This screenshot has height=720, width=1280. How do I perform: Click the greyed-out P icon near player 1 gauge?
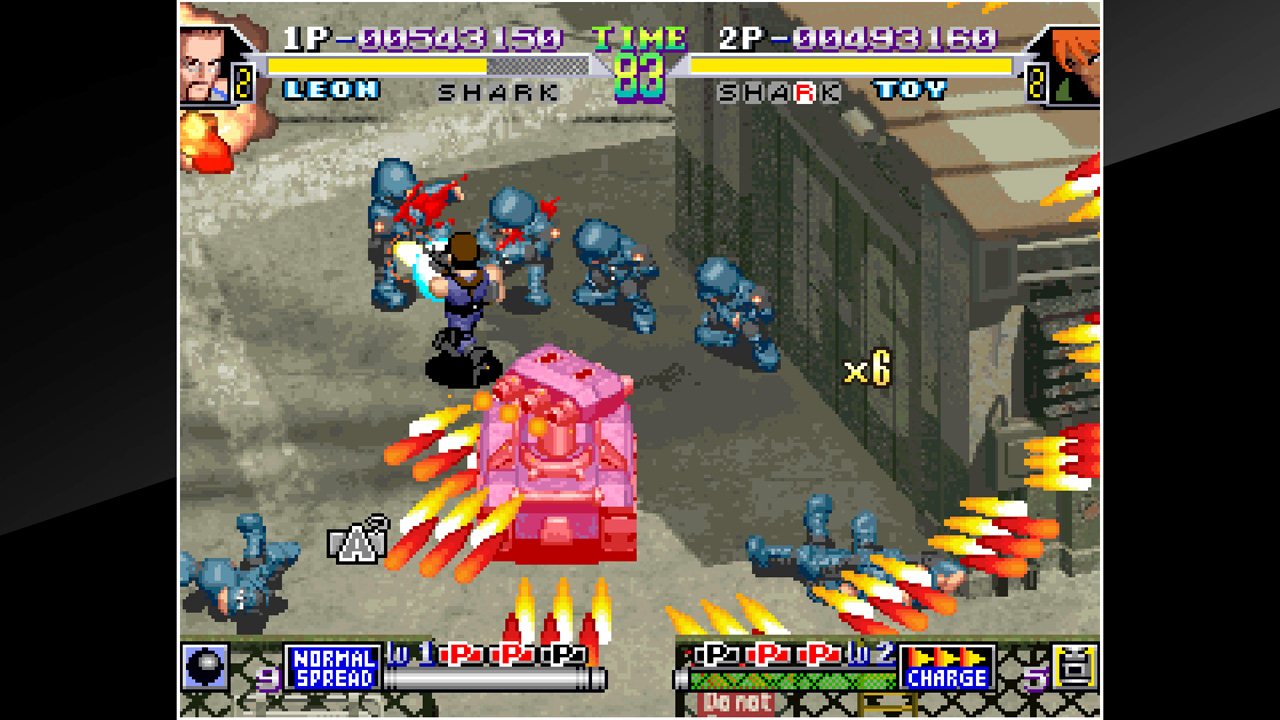point(562,655)
